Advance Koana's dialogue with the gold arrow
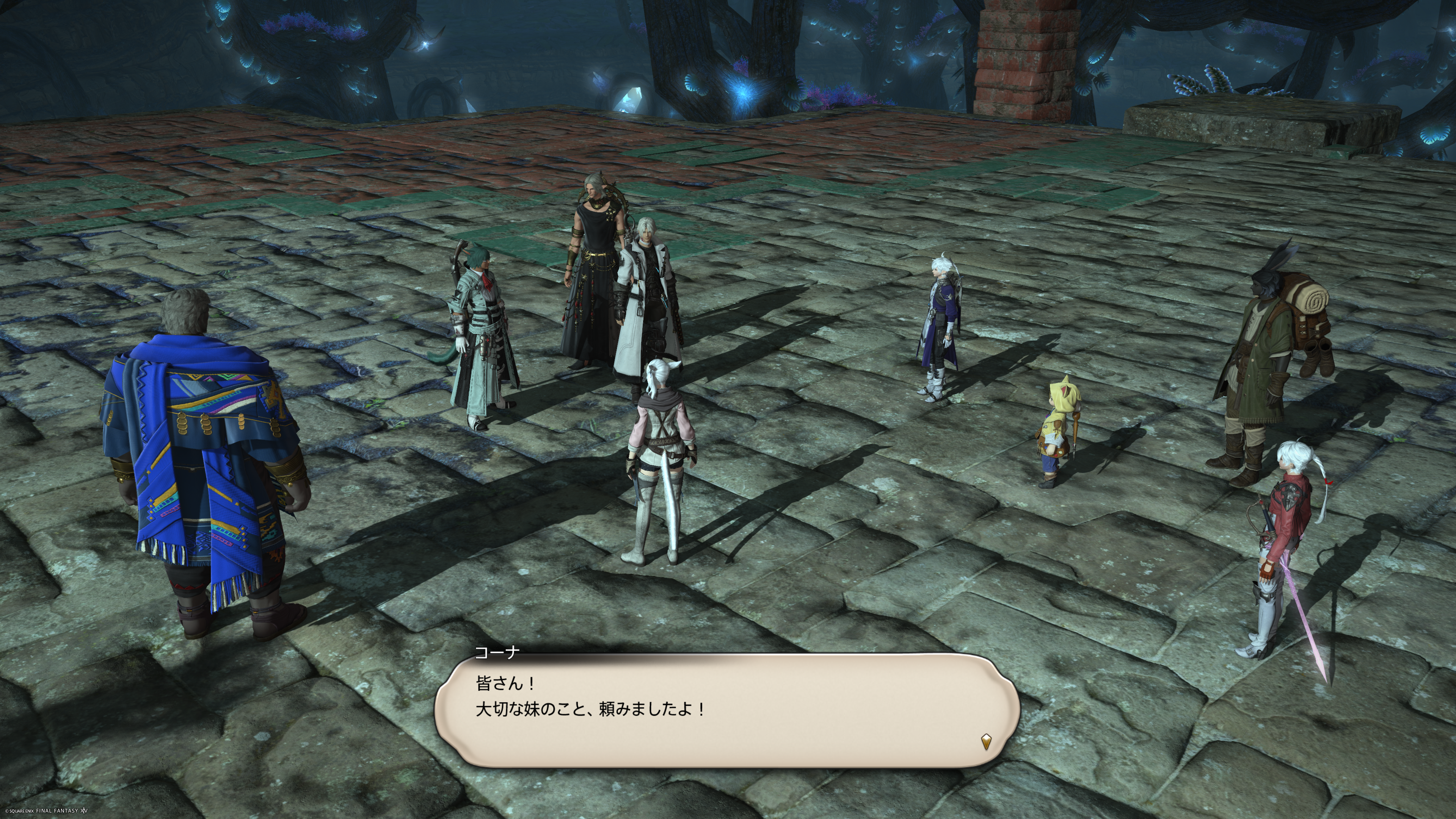 click(x=986, y=741)
